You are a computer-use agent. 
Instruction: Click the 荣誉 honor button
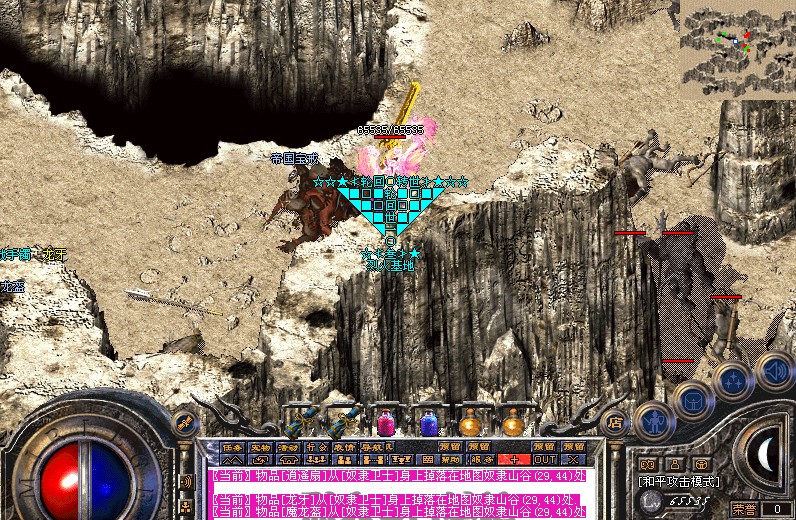(x=743, y=508)
